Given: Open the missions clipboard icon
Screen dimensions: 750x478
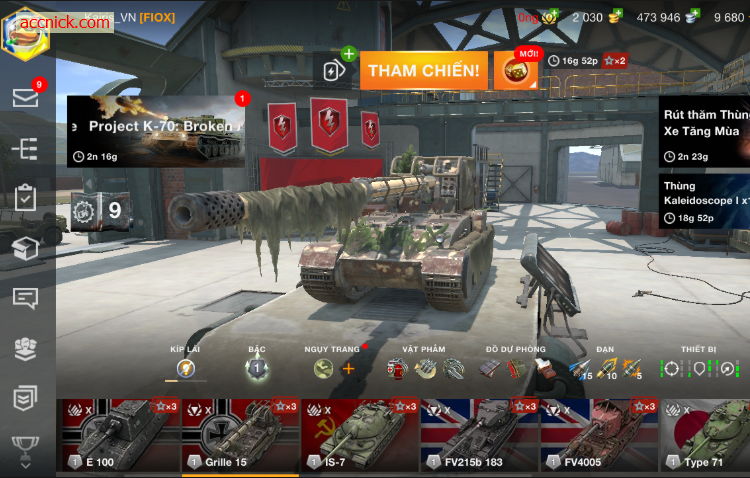Looking at the screenshot, I should [x=25, y=198].
